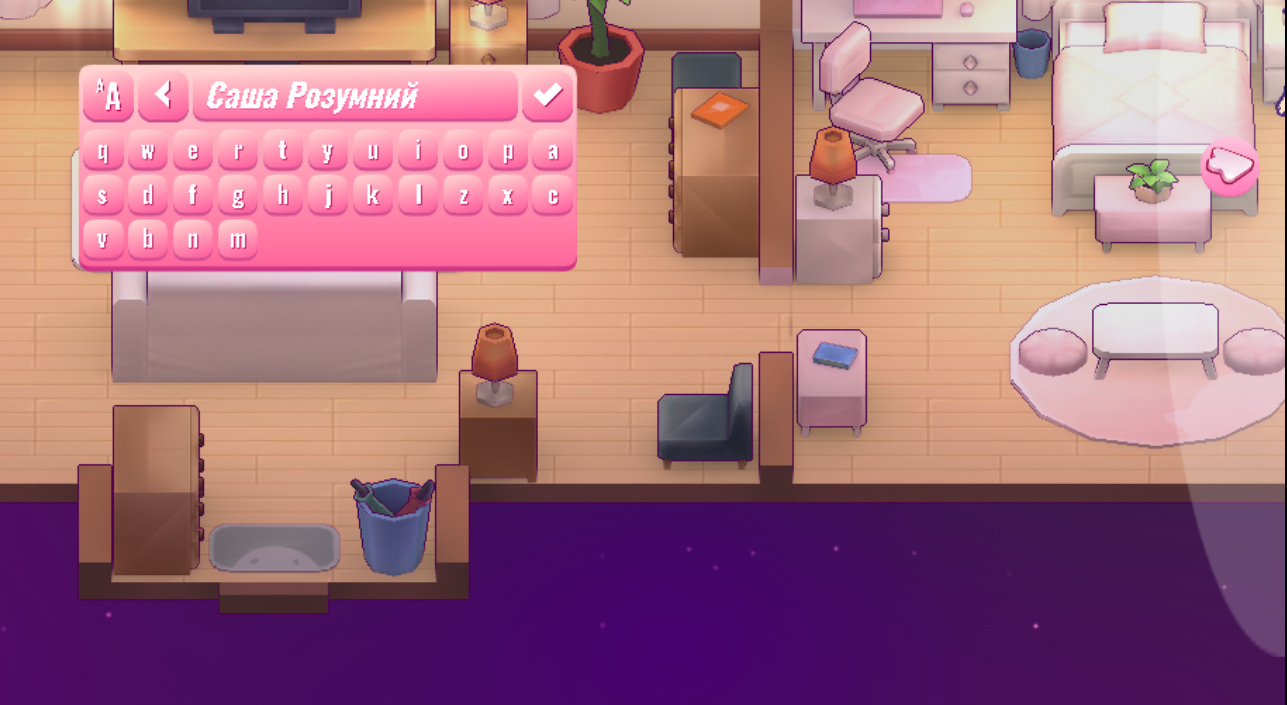The width and height of the screenshot is (1287, 705).
Task: Toggle letter case with the AA key
Action: coord(108,96)
